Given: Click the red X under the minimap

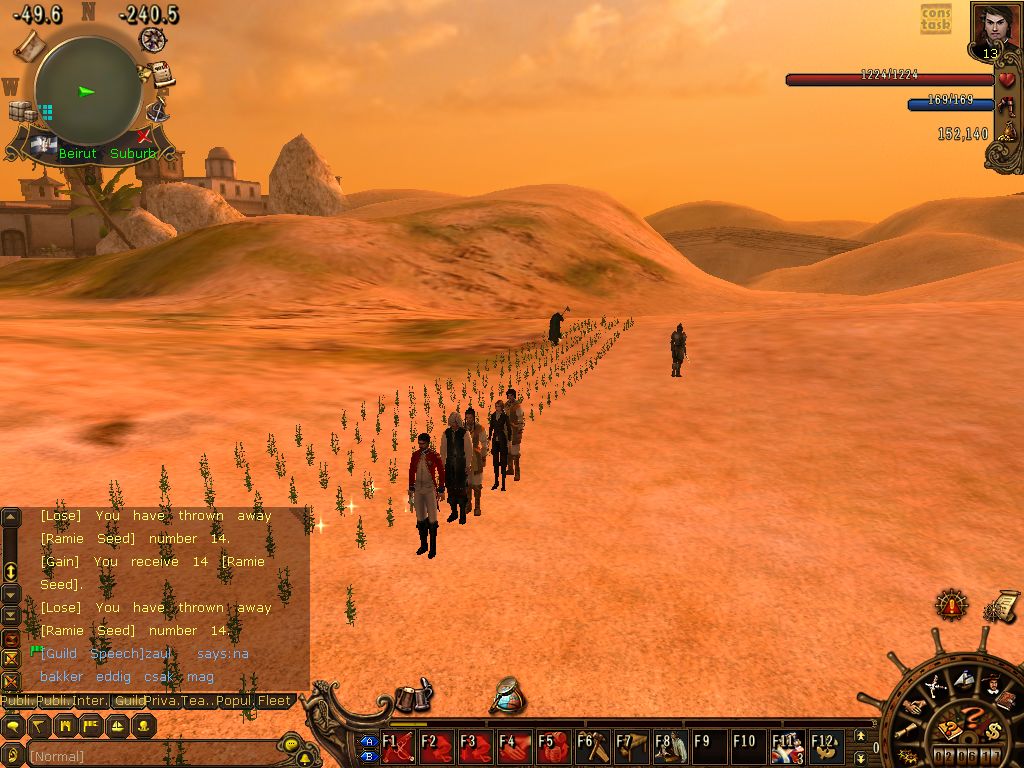Looking at the screenshot, I should pyautogui.click(x=145, y=135).
